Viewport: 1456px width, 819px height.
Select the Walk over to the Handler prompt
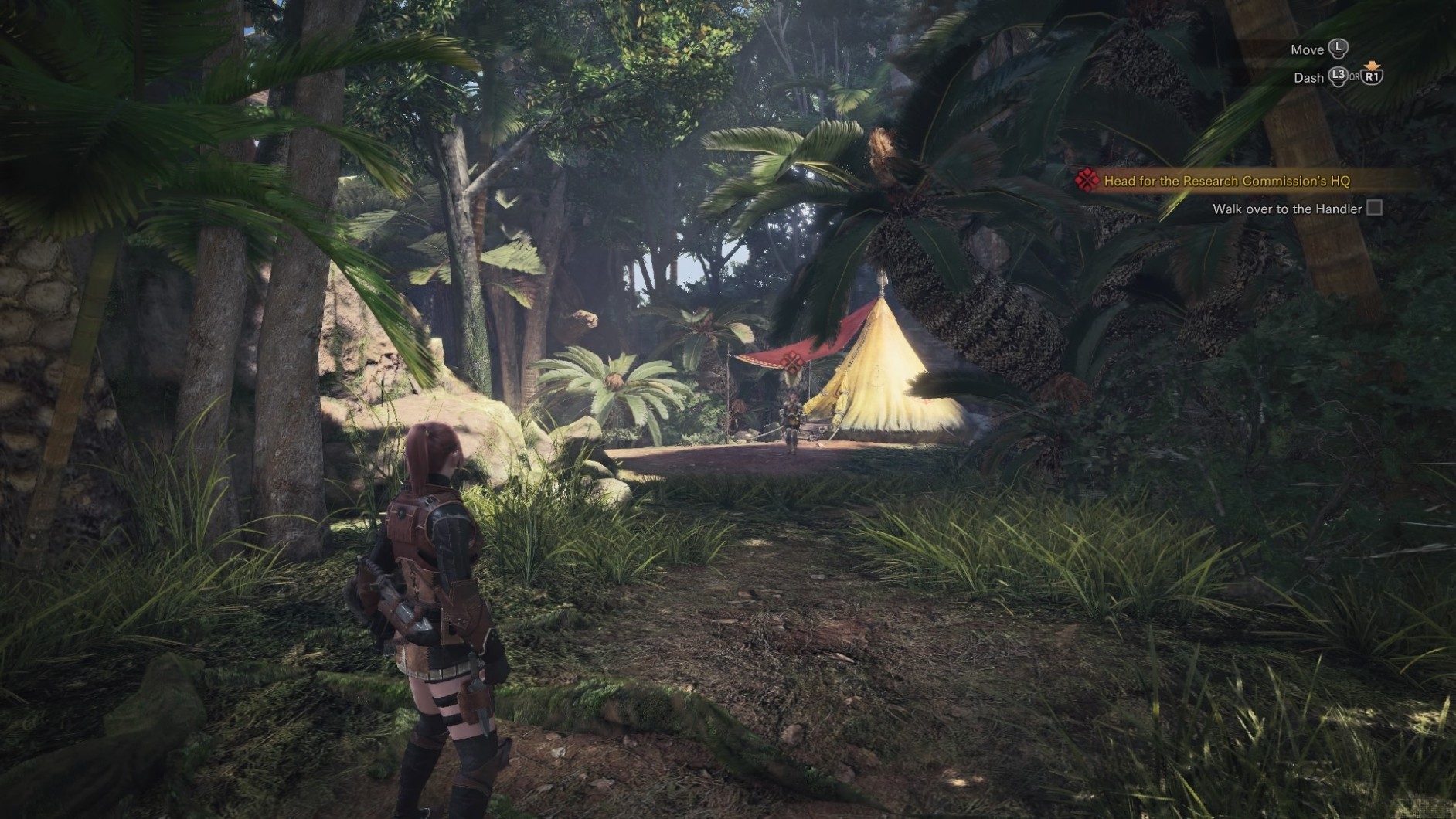point(1288,207)
